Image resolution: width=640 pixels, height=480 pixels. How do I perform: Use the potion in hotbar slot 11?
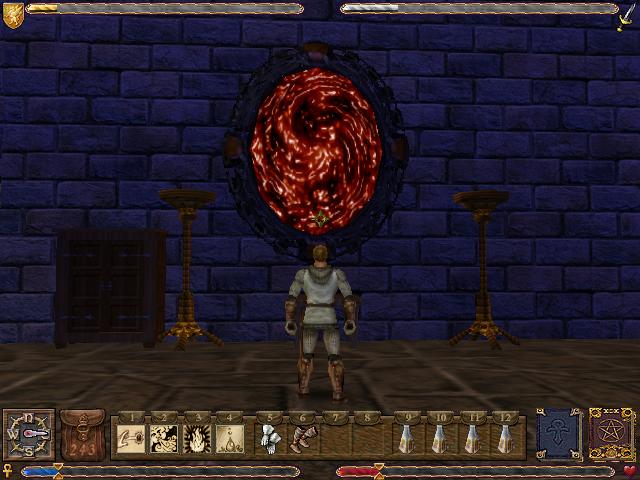474,437
